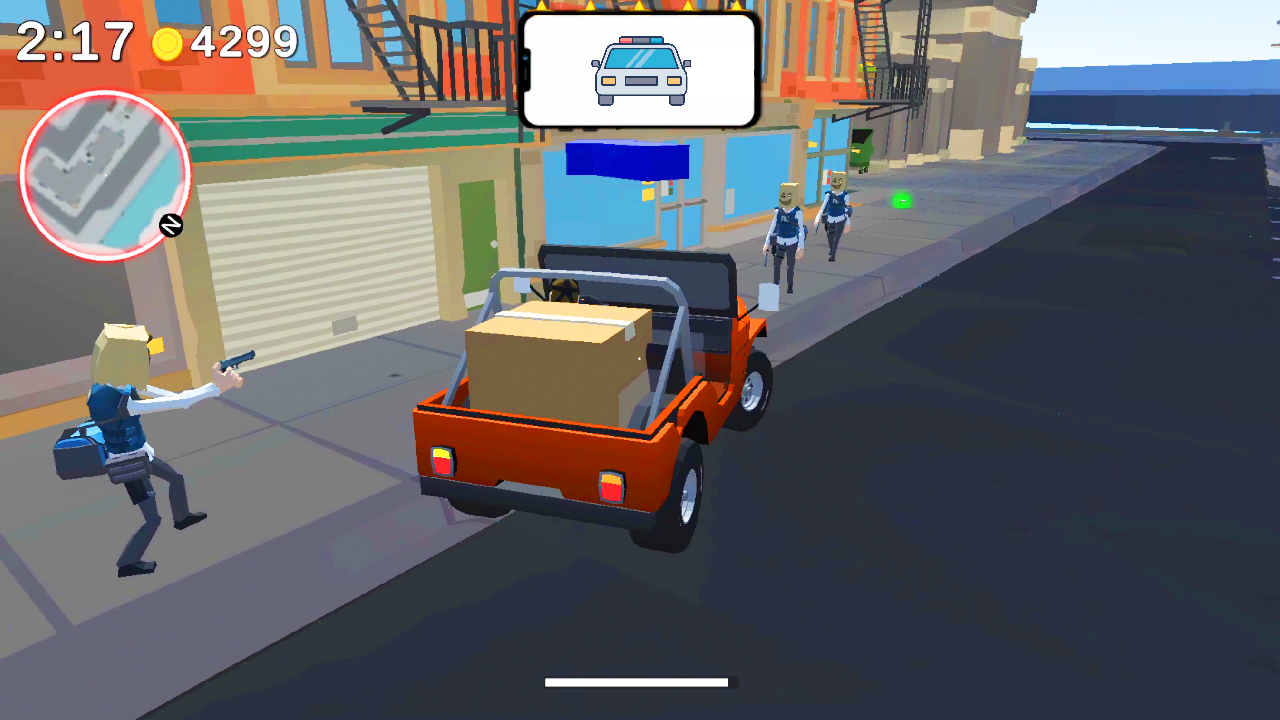Screen dimensions: 1280x720
Task: Tap the blue banner above the storefront
Action: coord(630,162)
